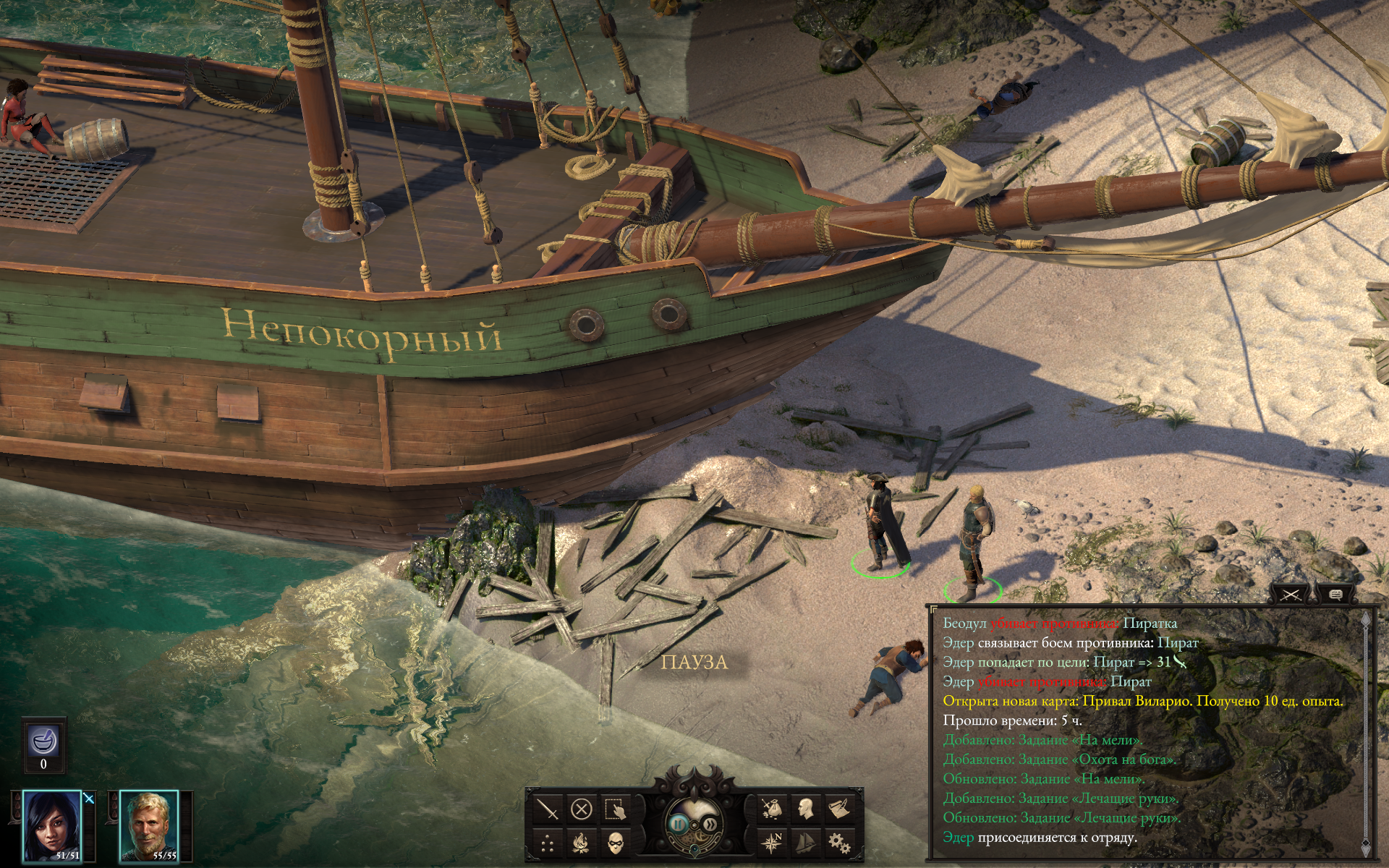Cancel the current action with the X button
Image resolution: width=1389 pixels, height=868 pixels.
point(582,809)
